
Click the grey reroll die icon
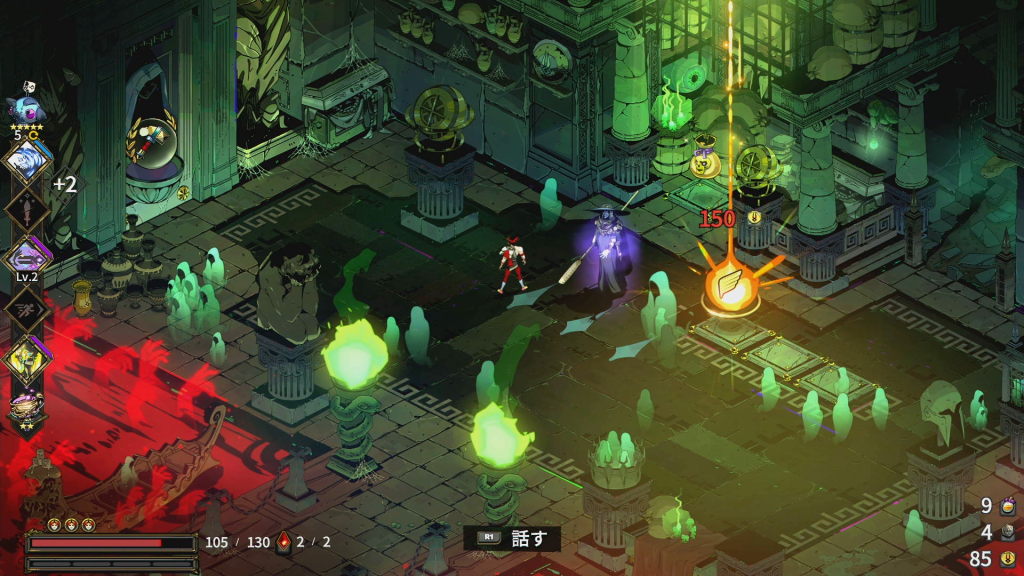(x=1008, y=533)
